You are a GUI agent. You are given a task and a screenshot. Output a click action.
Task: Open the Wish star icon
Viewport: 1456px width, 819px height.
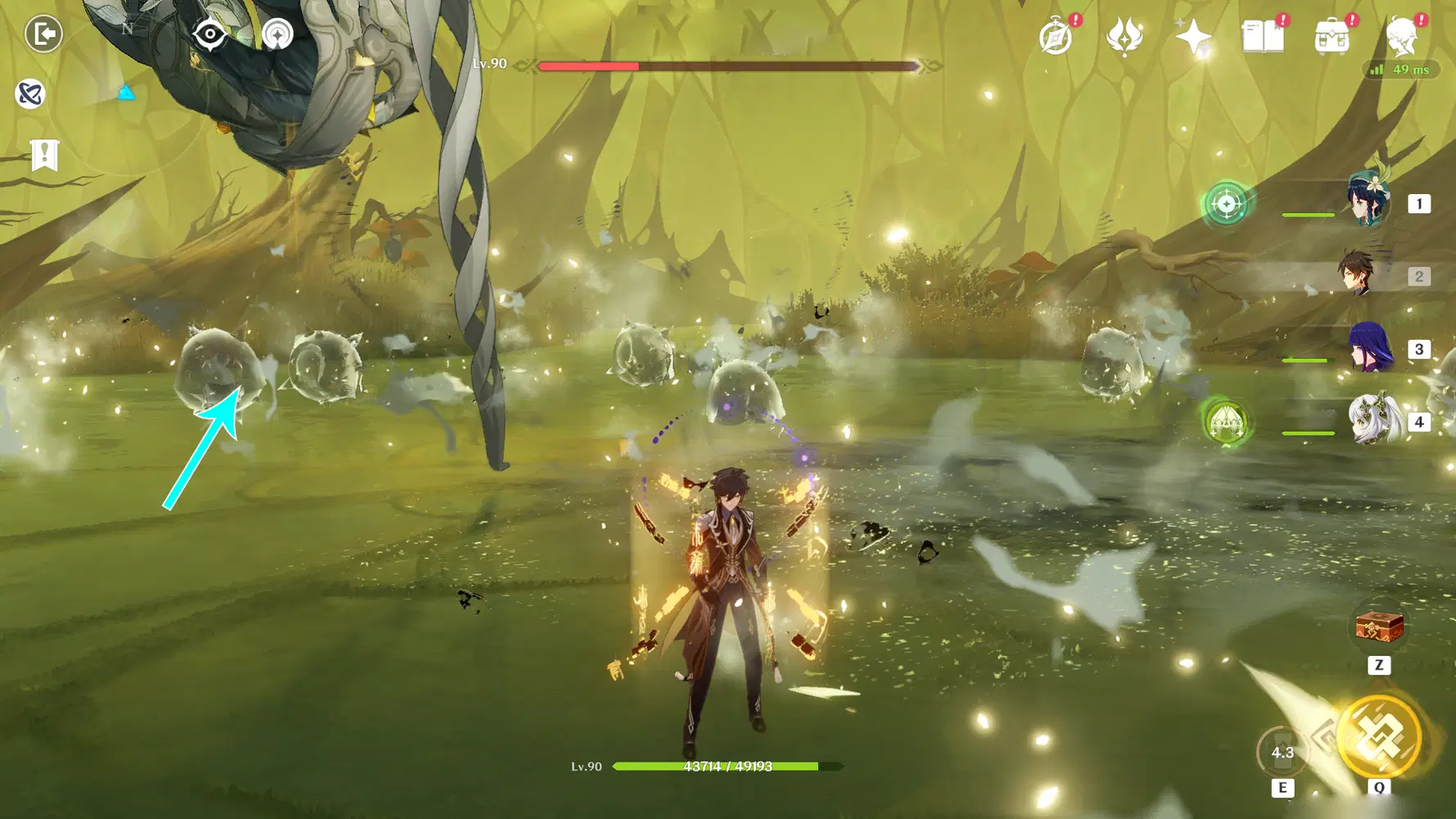(x=1193, y=37)
